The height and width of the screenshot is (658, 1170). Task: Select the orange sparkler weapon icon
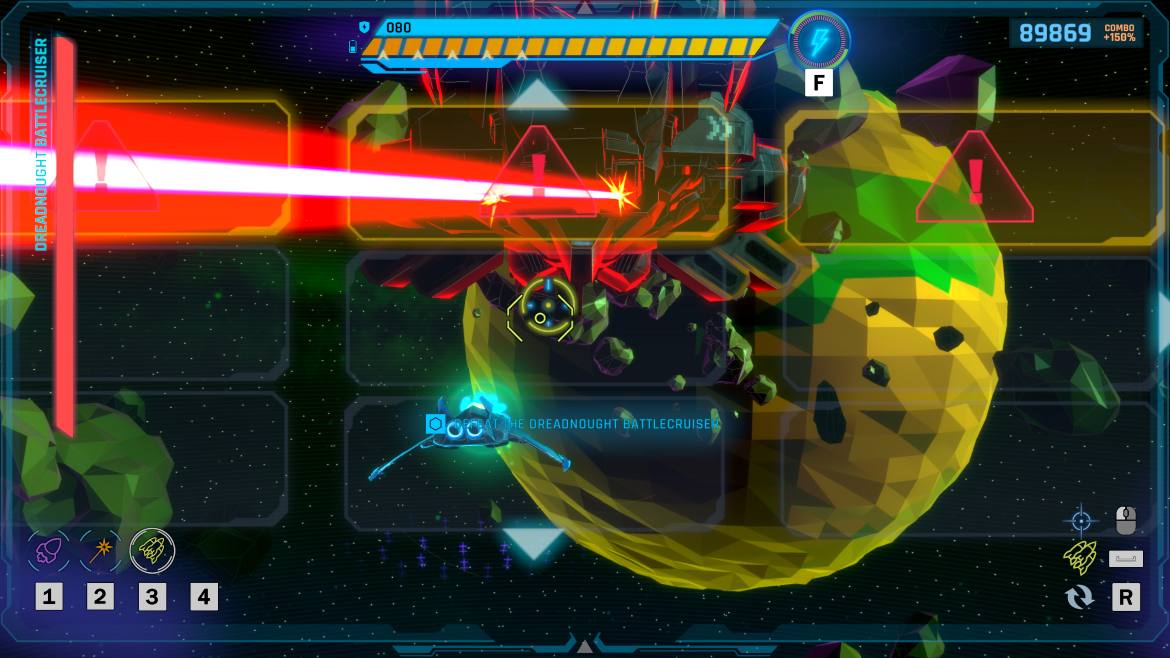[100, 549]
